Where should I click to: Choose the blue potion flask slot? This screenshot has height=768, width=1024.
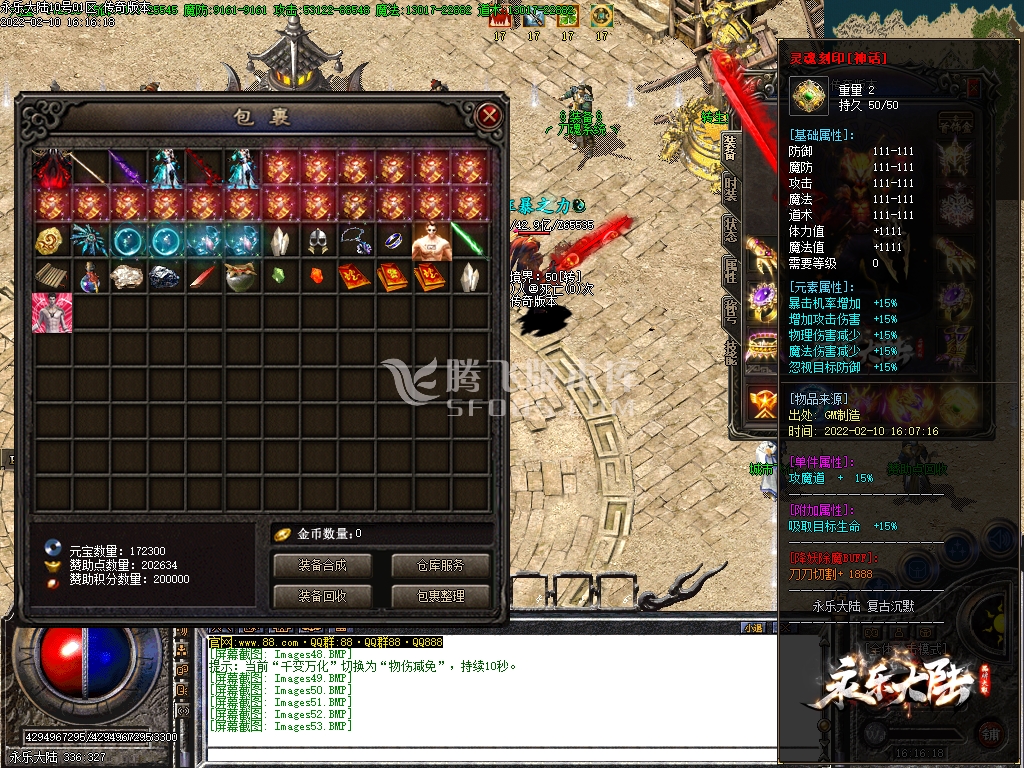pyautogui.click(x=90, y=277)
